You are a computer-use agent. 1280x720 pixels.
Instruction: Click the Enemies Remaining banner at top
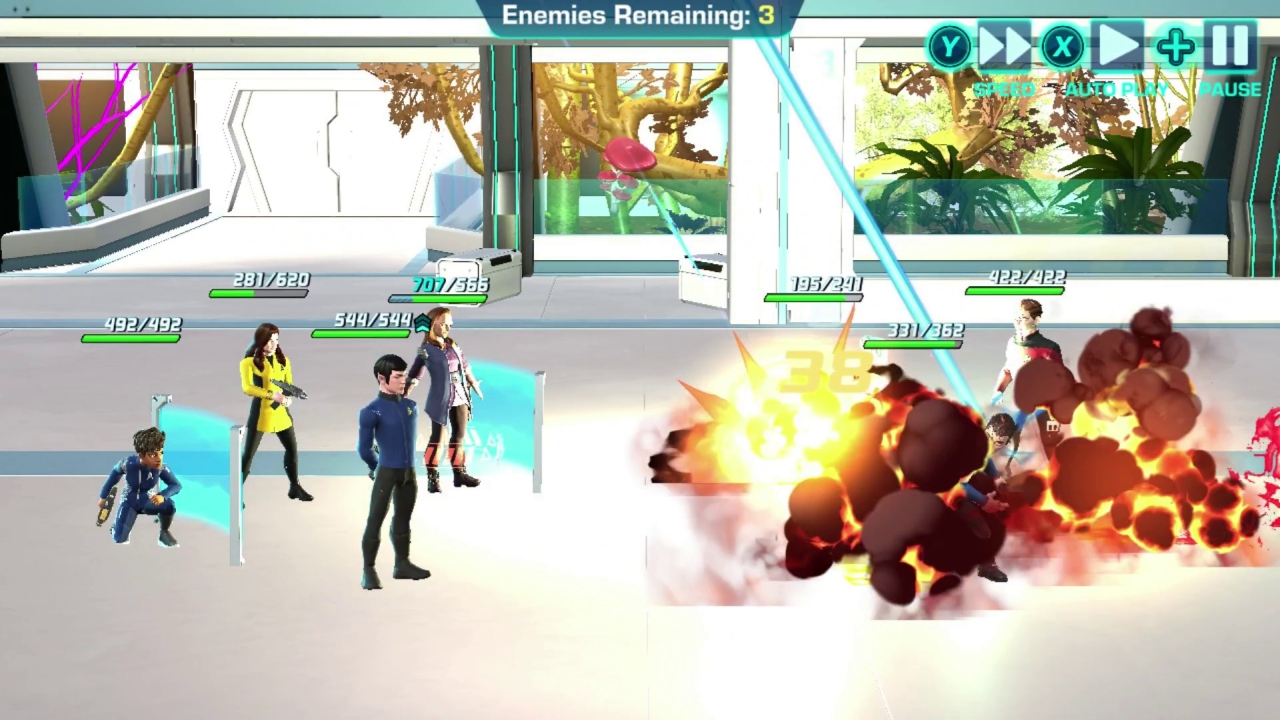pyautogui.click(x=640, y=15)
